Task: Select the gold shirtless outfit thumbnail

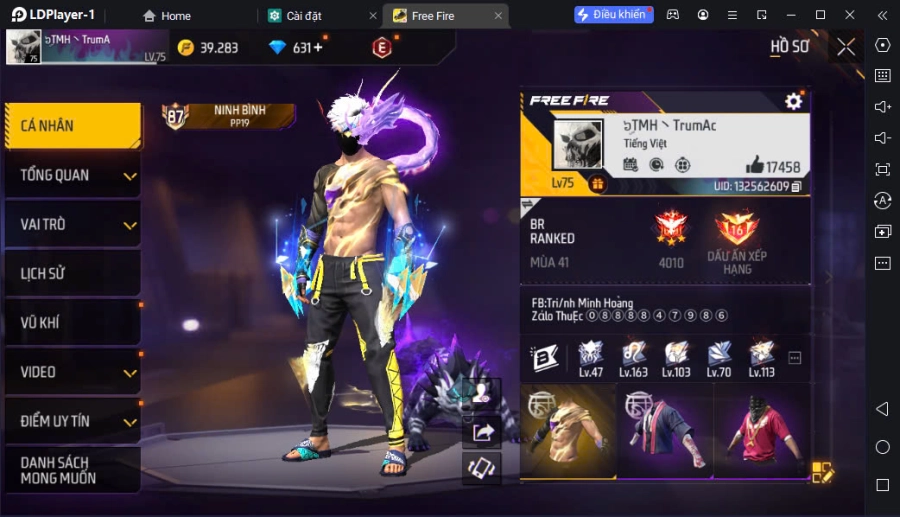Action: pyautogui.click(x=567, y=430)
